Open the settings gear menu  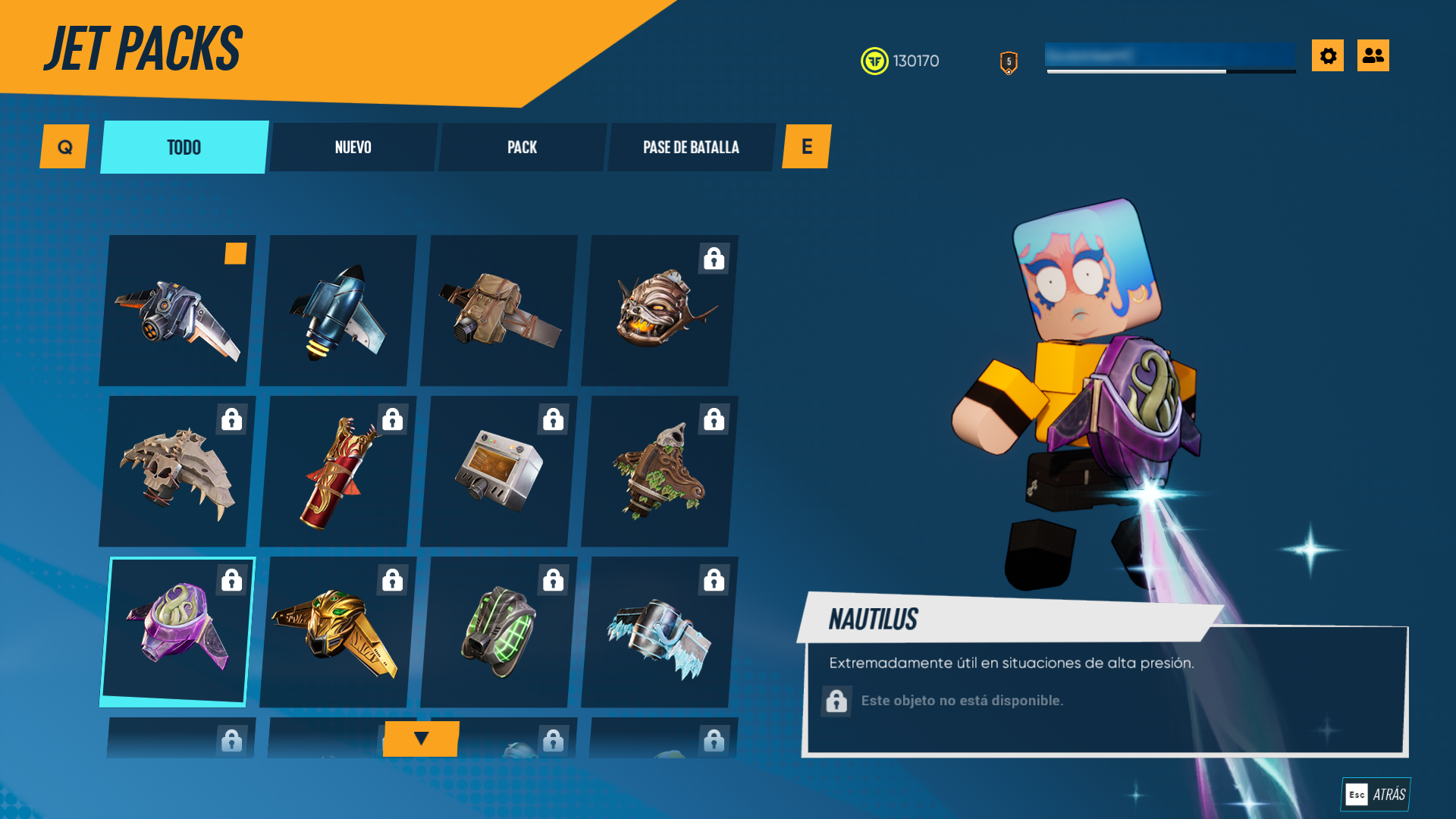coord(1327,55)
